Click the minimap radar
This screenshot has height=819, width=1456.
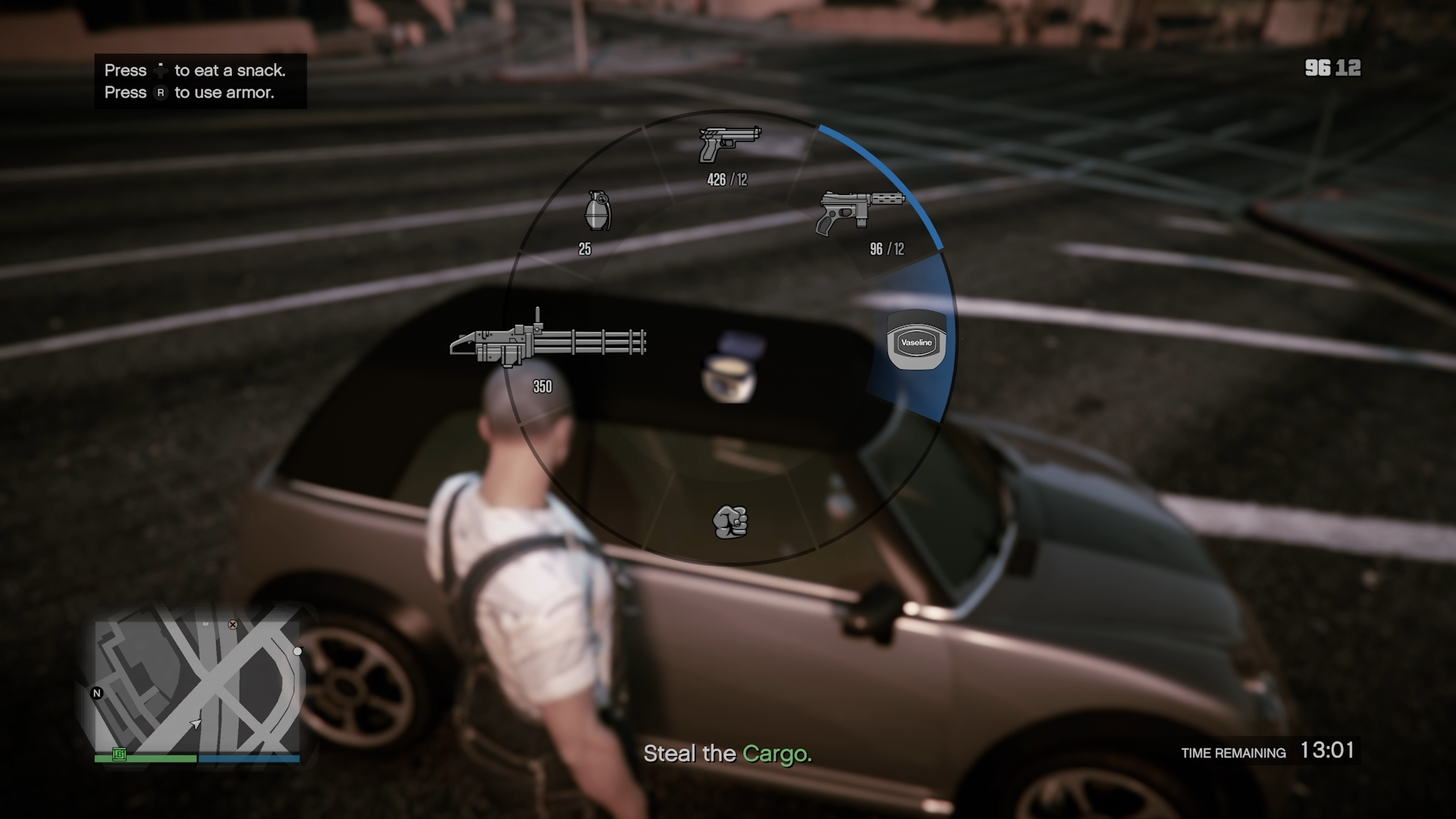tap(197, 686)
